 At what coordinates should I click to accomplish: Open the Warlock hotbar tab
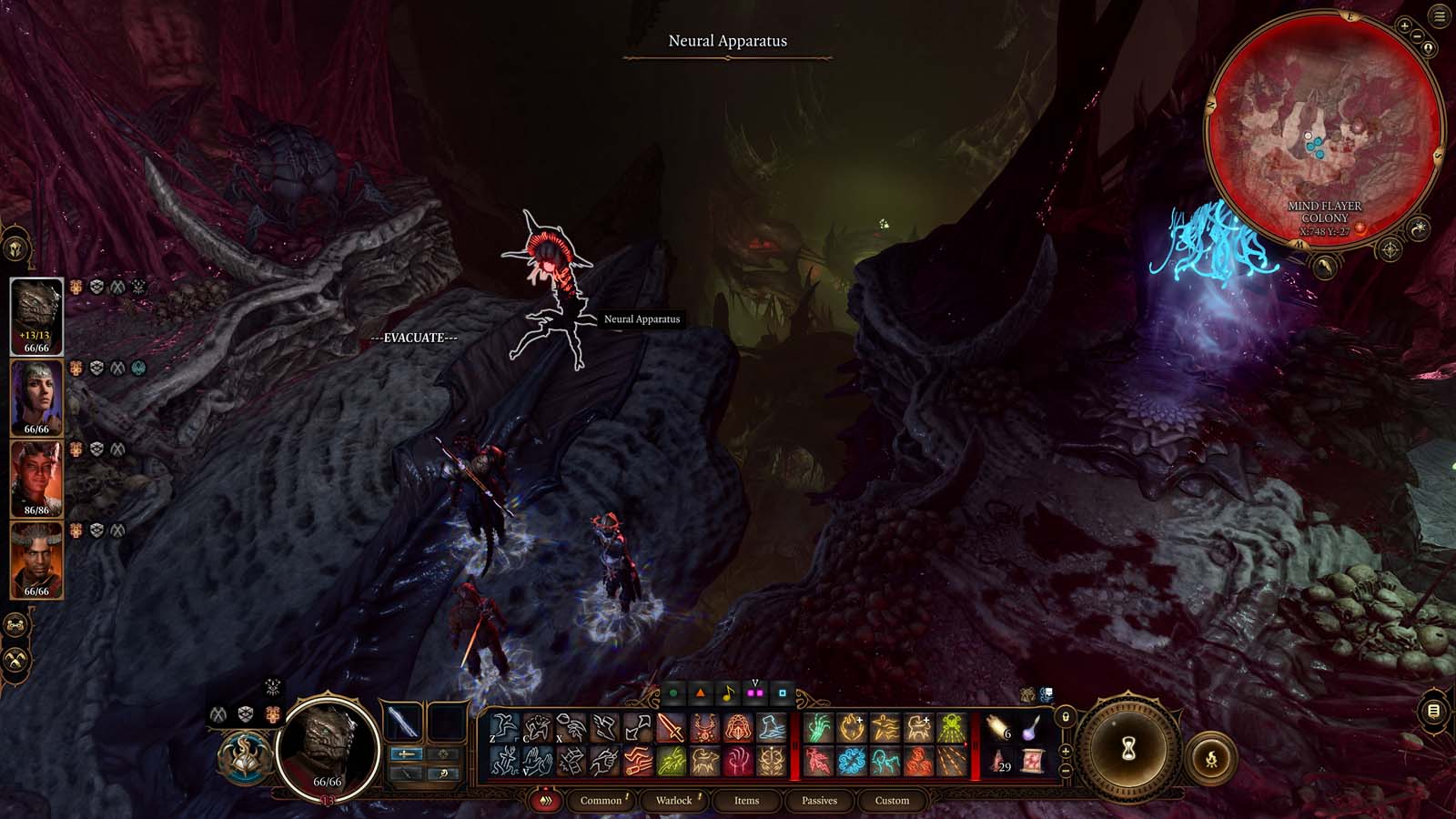[673, 800]
